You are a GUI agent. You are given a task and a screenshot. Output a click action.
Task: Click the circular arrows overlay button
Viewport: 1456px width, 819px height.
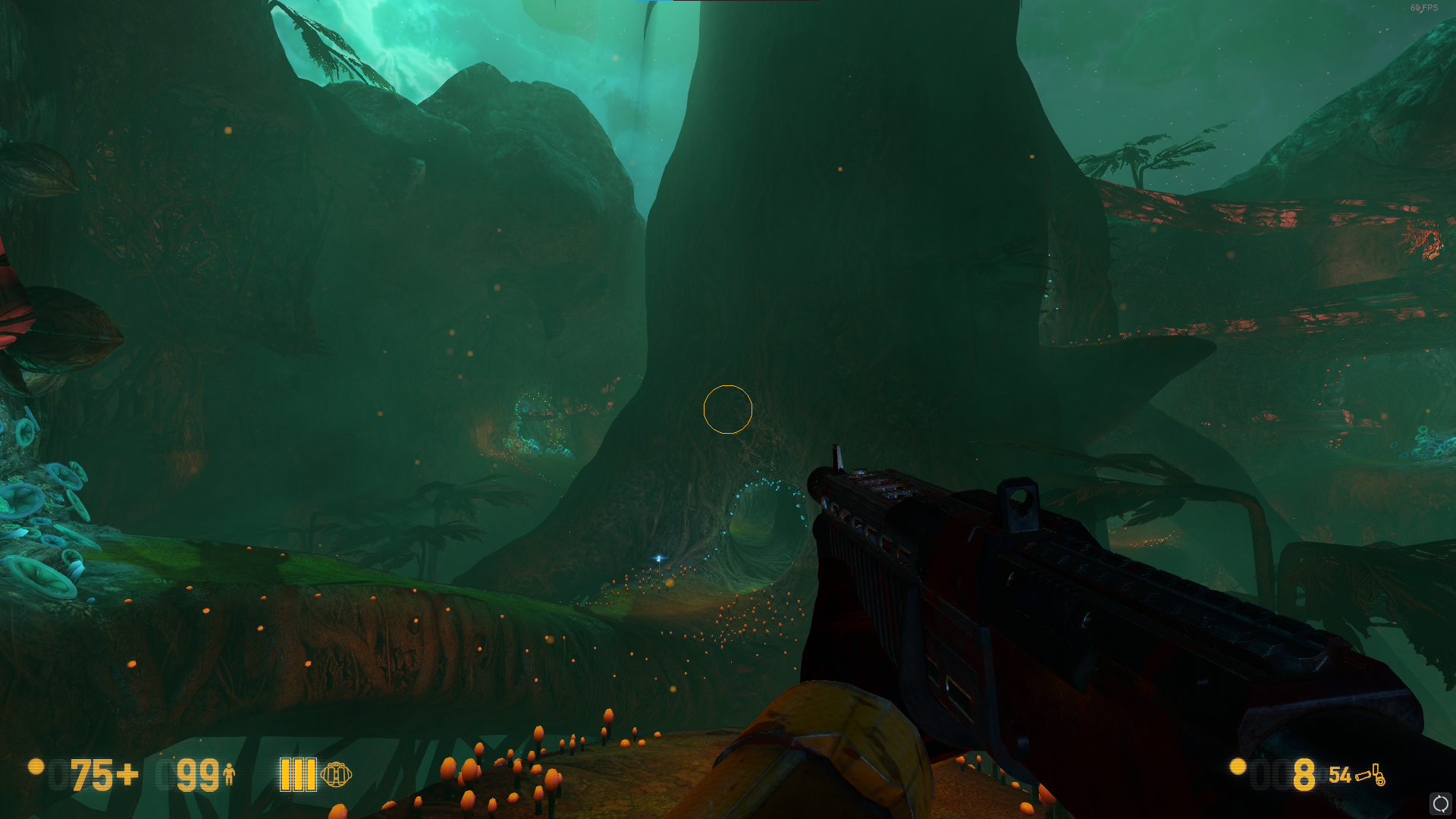point(1439,803)
